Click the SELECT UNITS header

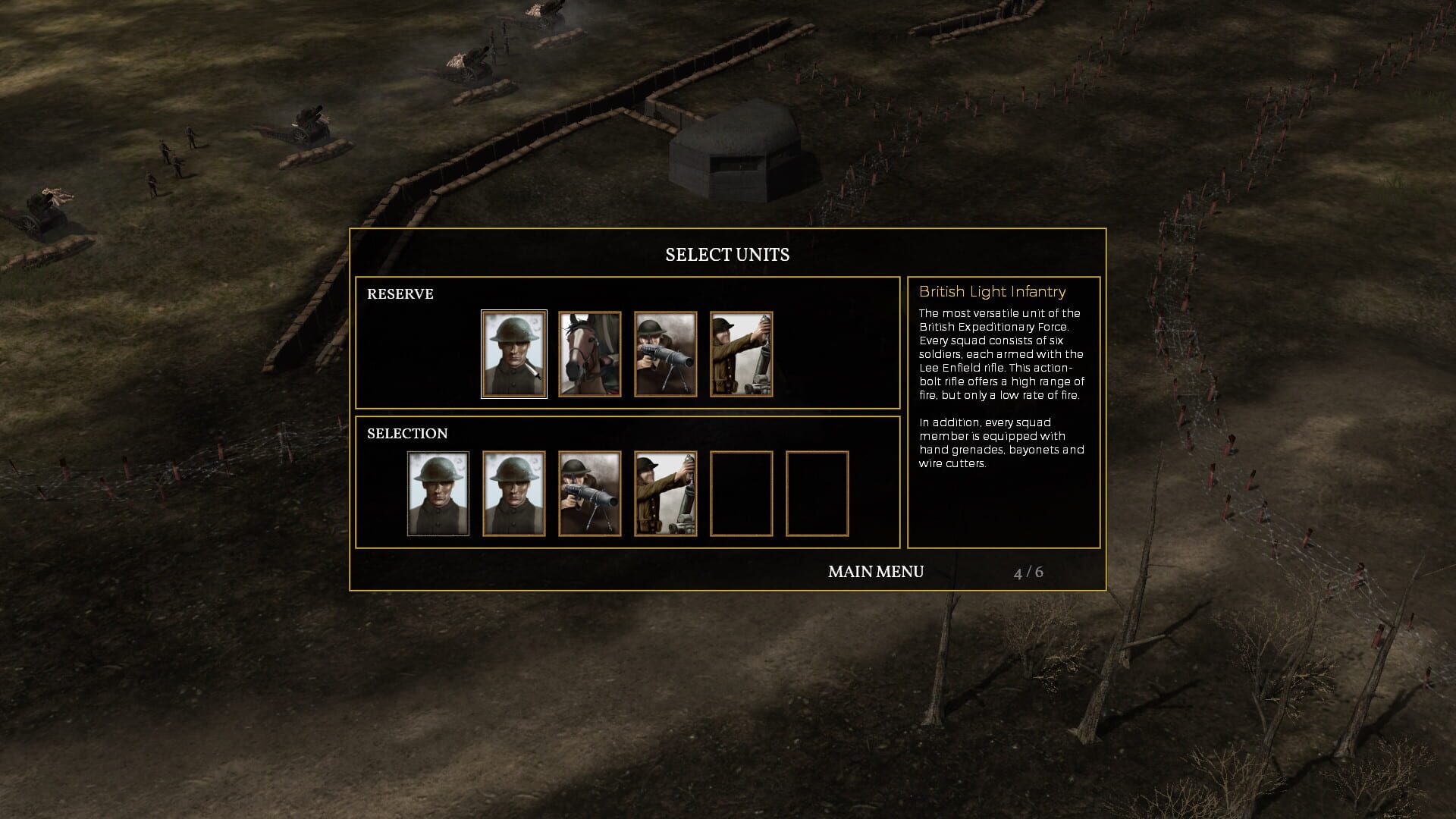pos(727,255)
